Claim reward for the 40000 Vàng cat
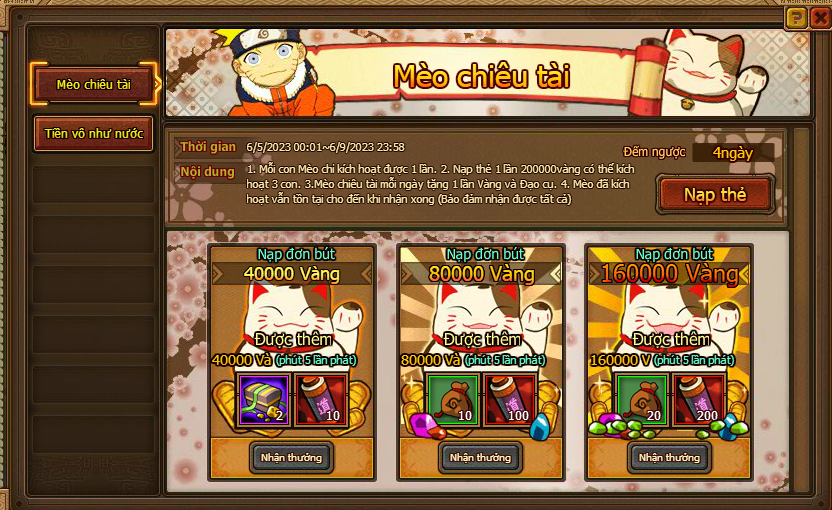Viewport: 832px width, 510px height. point(292,457)
